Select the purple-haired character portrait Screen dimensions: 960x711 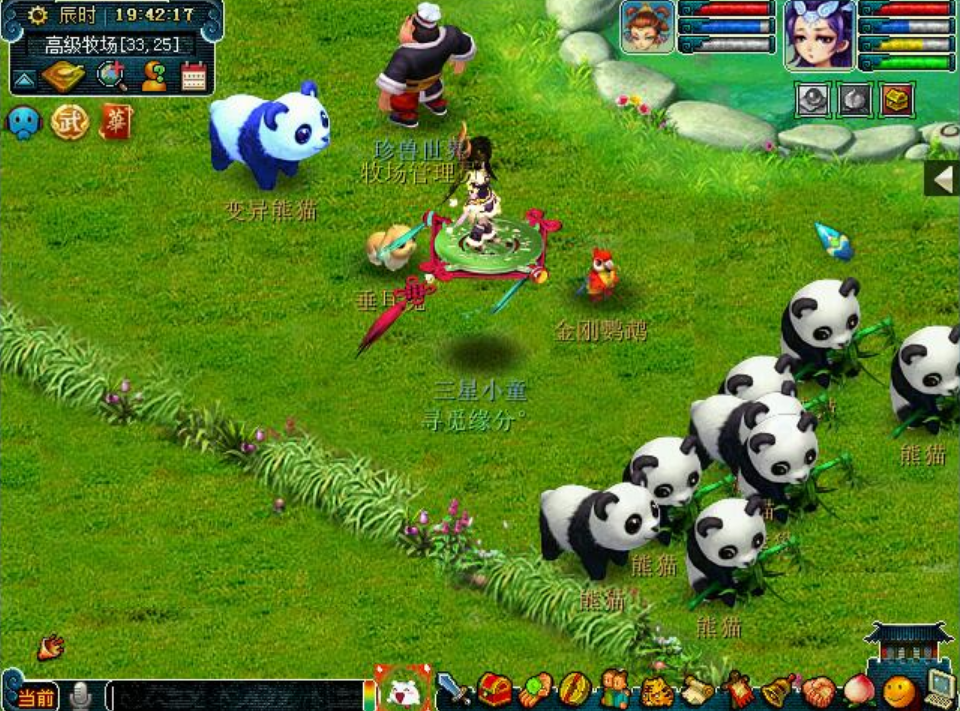(818, 34)
